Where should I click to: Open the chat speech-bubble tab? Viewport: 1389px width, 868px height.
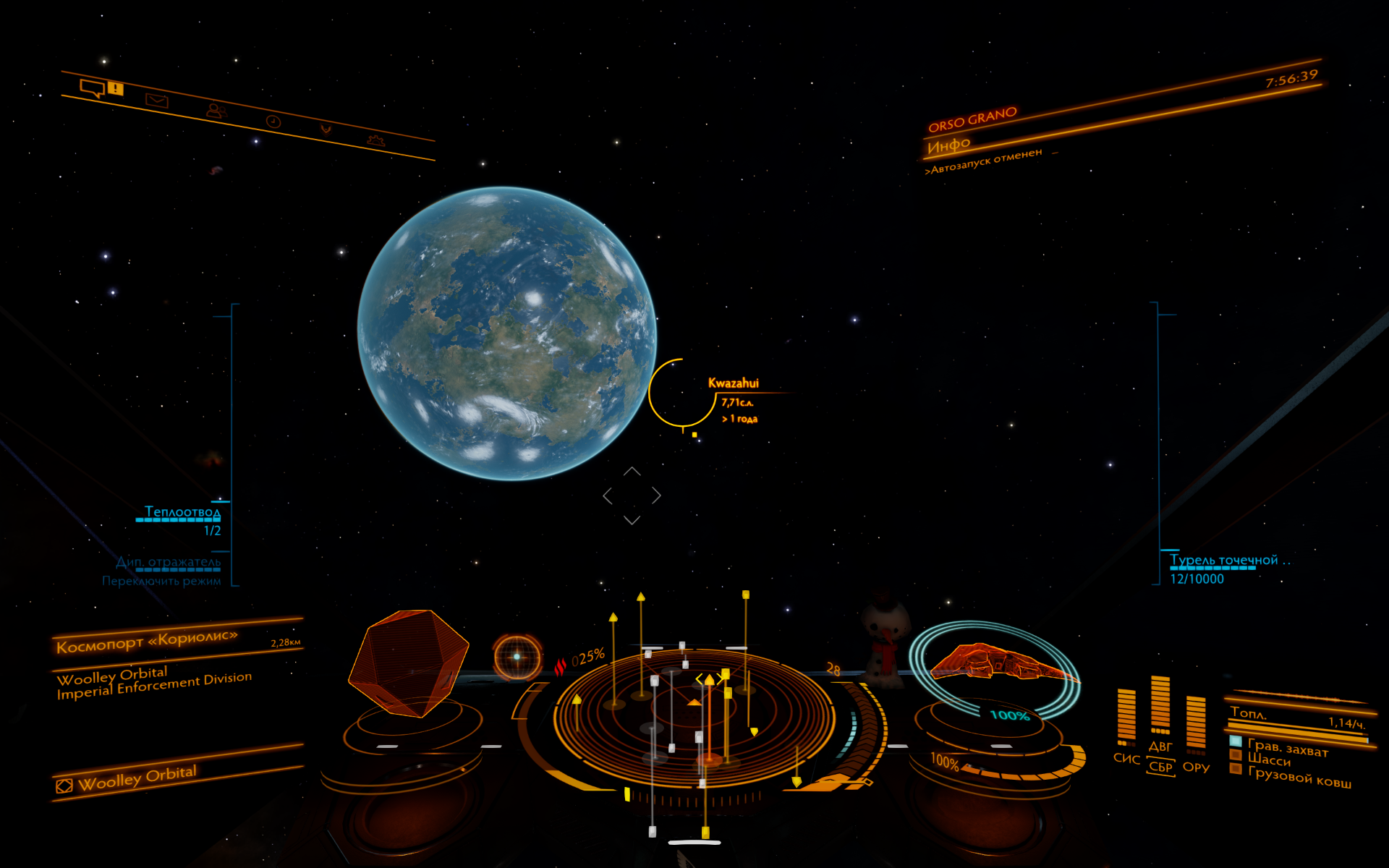coord(93,88)
